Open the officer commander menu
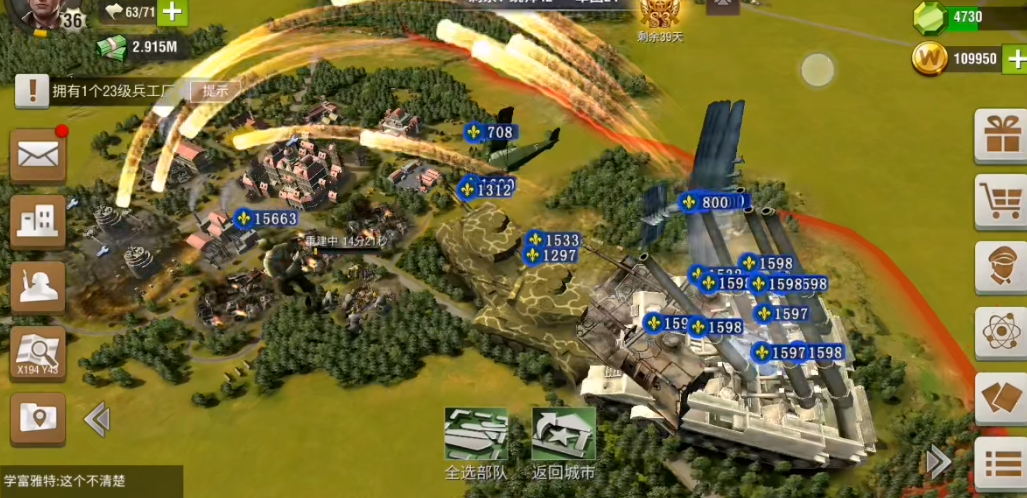Viewport: 1027px width, 498px height. click(1001, 266)
